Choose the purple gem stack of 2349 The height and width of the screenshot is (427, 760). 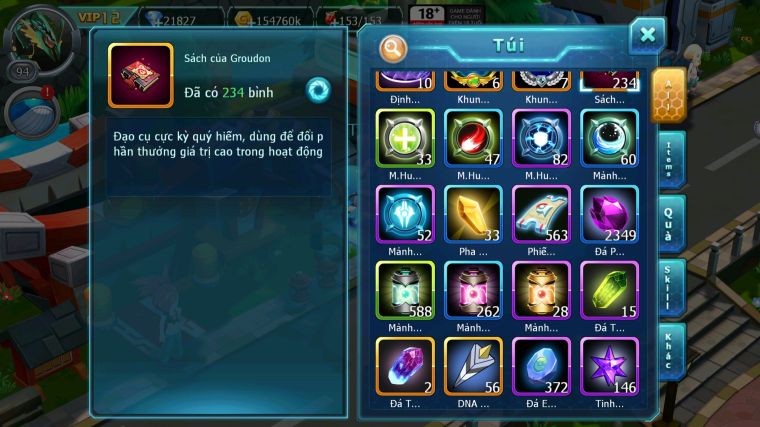pos(609,214)
